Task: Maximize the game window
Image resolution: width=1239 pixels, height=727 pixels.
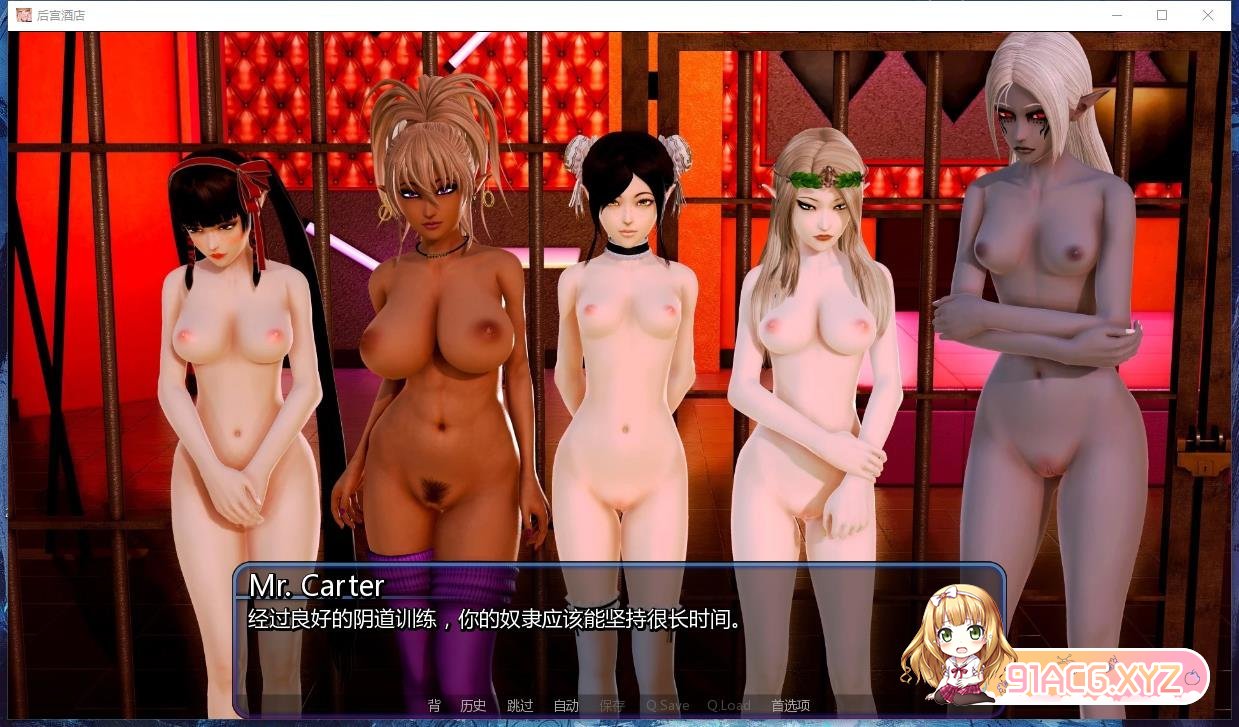Action: 1162,15
